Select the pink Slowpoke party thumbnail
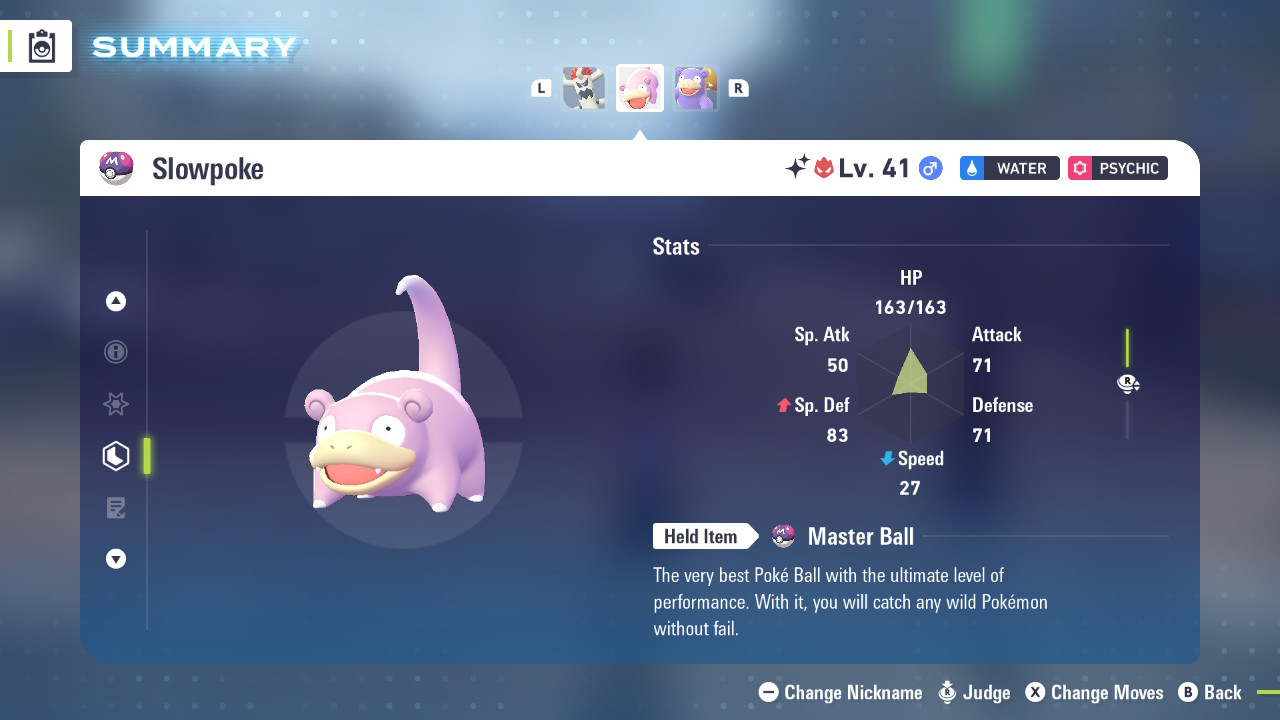 point(640,88)
